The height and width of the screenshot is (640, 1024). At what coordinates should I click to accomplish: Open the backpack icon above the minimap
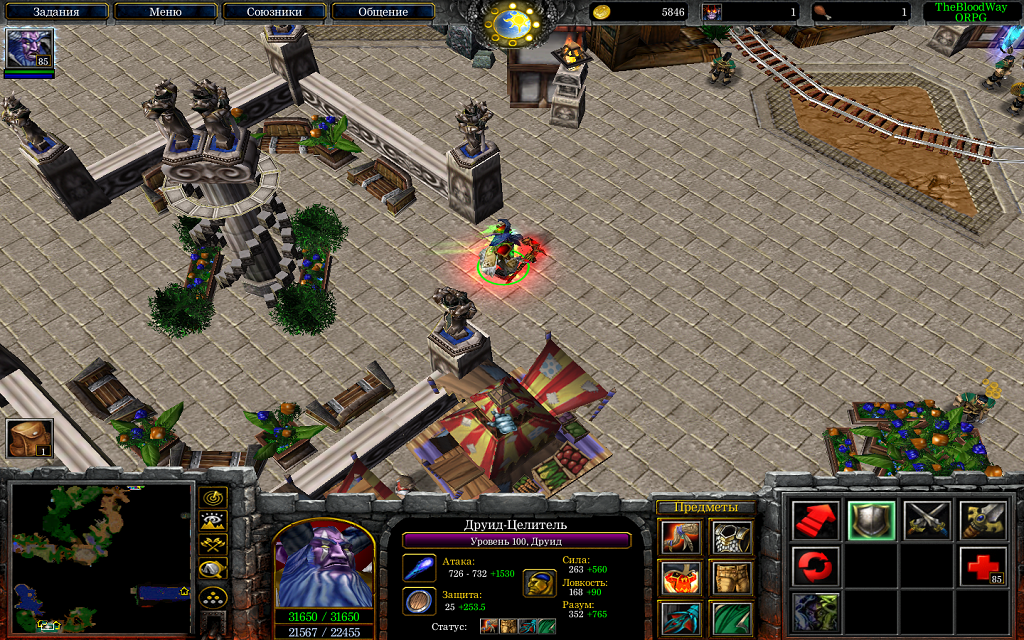pyautogui.click(x=29, y=438)
